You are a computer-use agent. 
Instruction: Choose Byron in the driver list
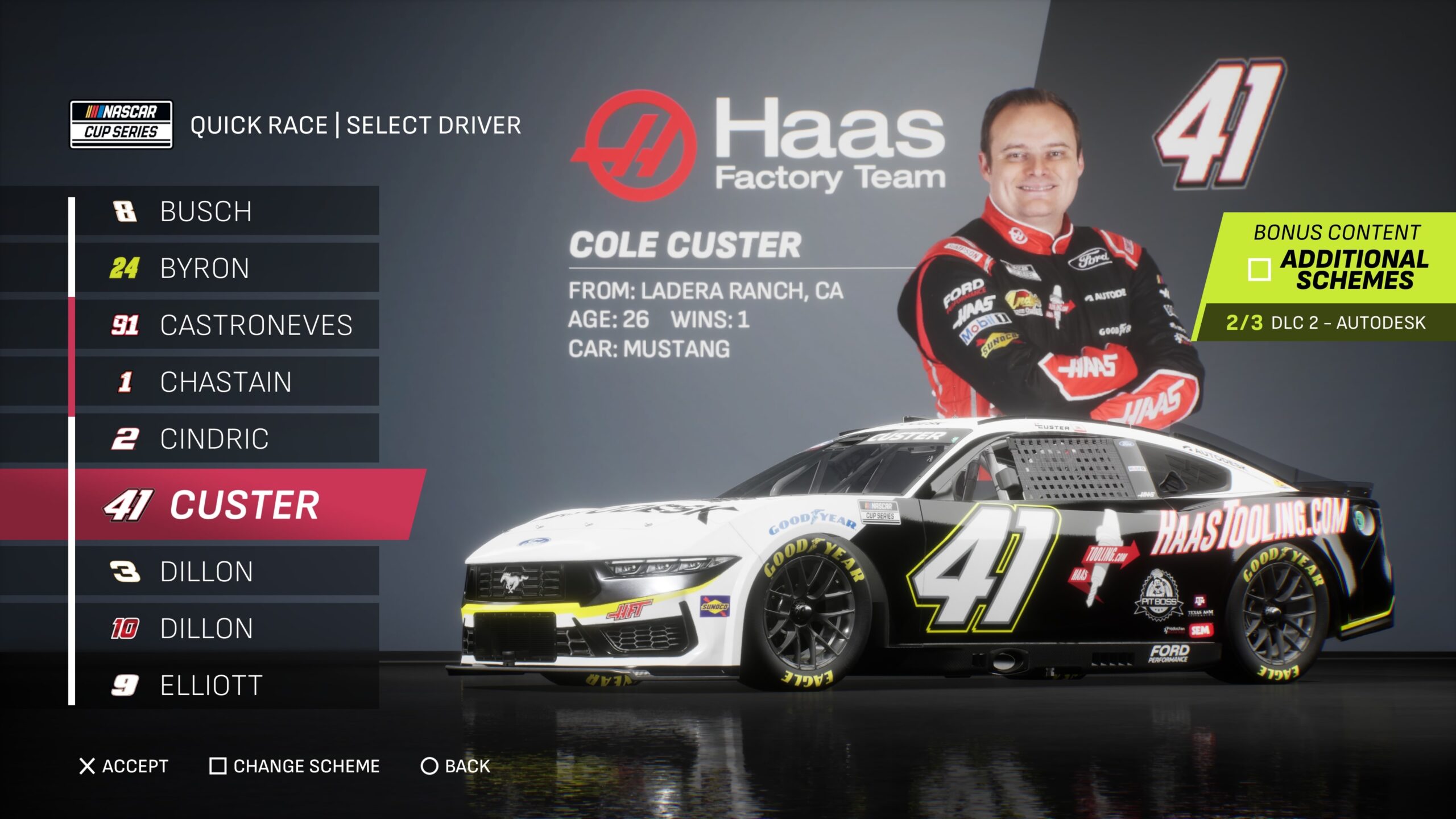(x=226, y=268)
